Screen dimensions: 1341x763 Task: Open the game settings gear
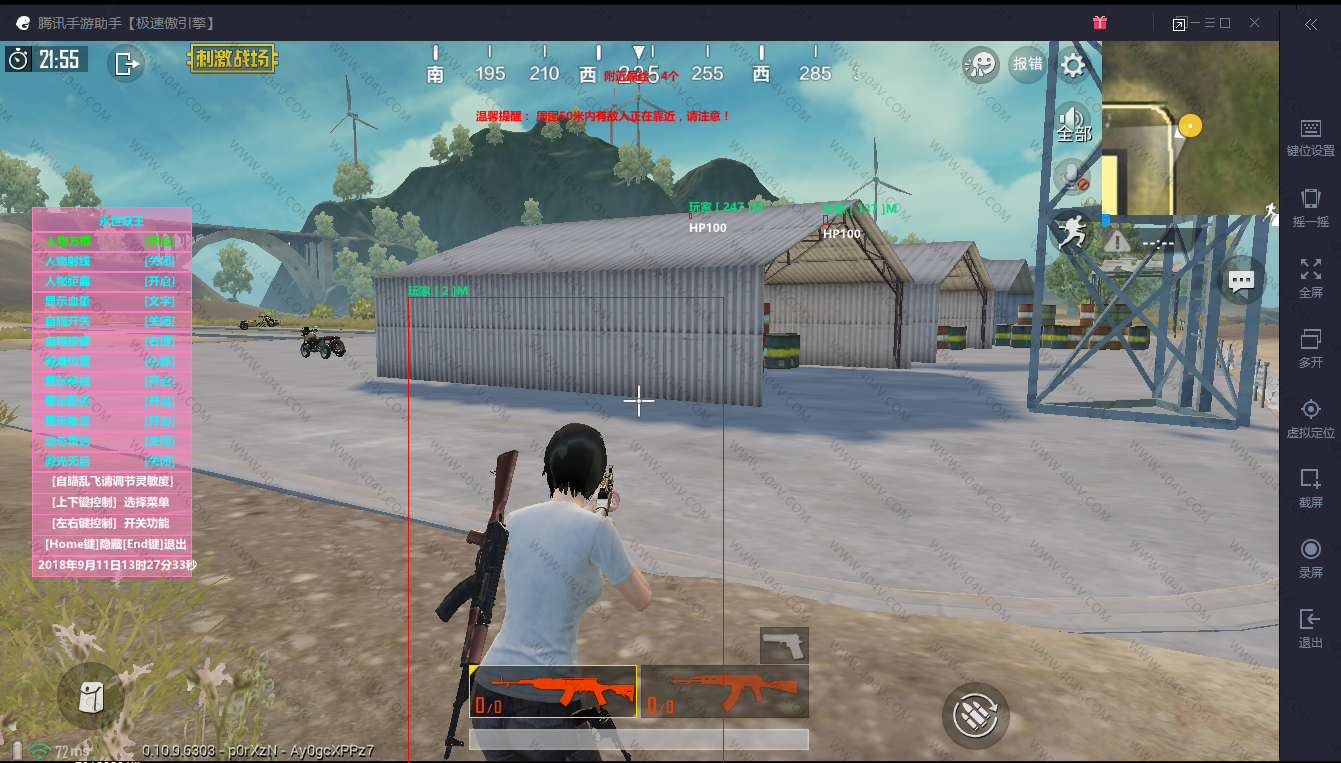pyautogui.click(x=1073, y=66)
